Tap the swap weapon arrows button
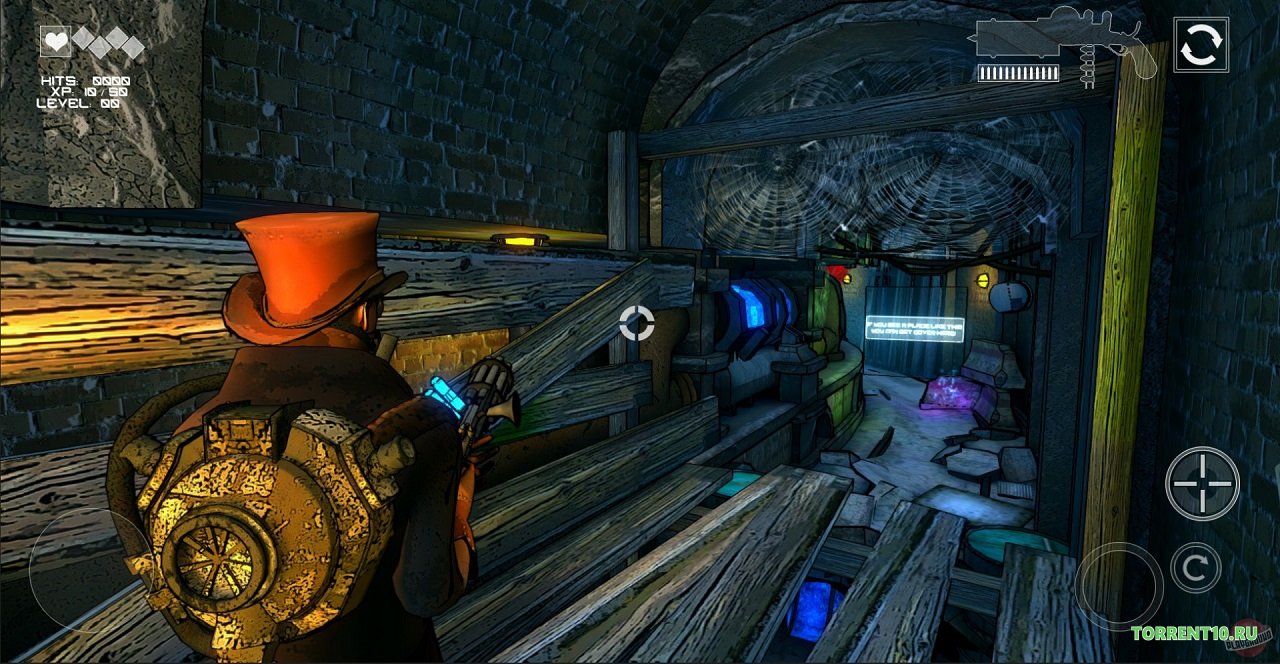Image resolution: width=1280 pixels, height=664 pixels. coord(1201,44)
